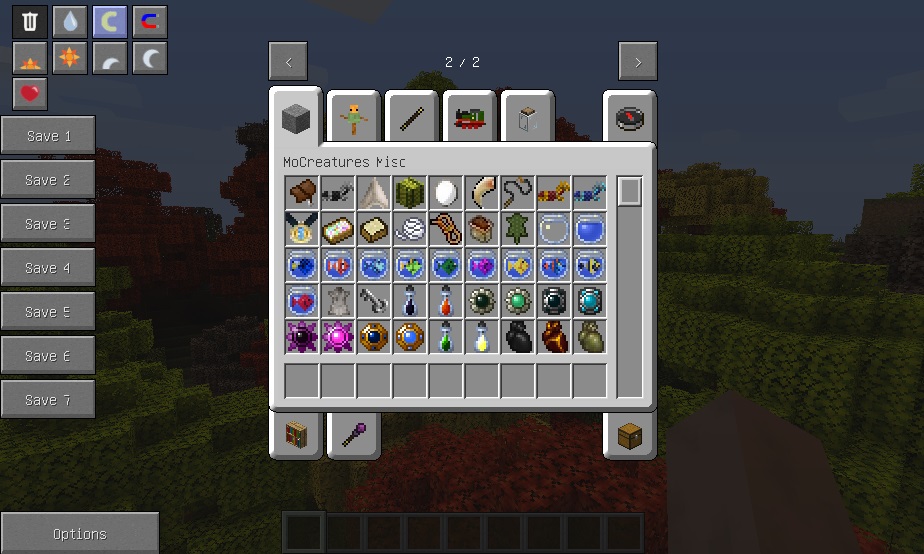This screenshot has width=924, height=554.
Task: Load the Save 1 inventory slot
Action: tap(48, 136)
